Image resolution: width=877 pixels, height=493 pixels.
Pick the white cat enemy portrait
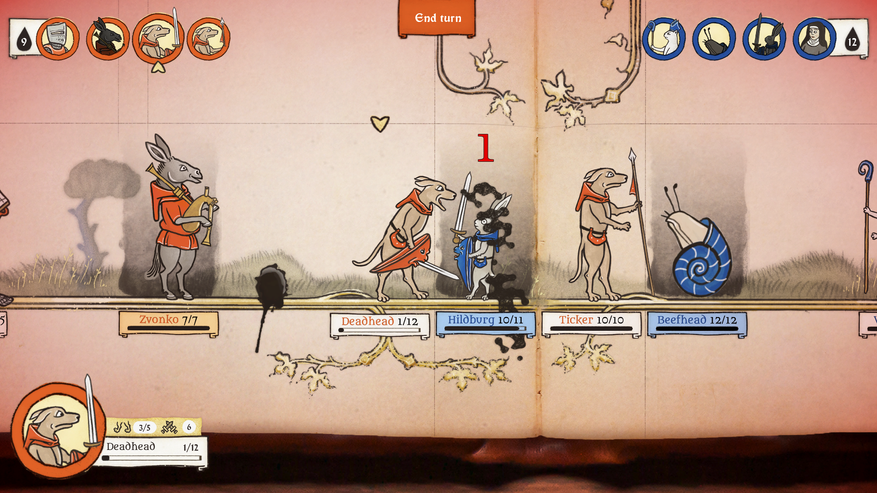[663, 39]
